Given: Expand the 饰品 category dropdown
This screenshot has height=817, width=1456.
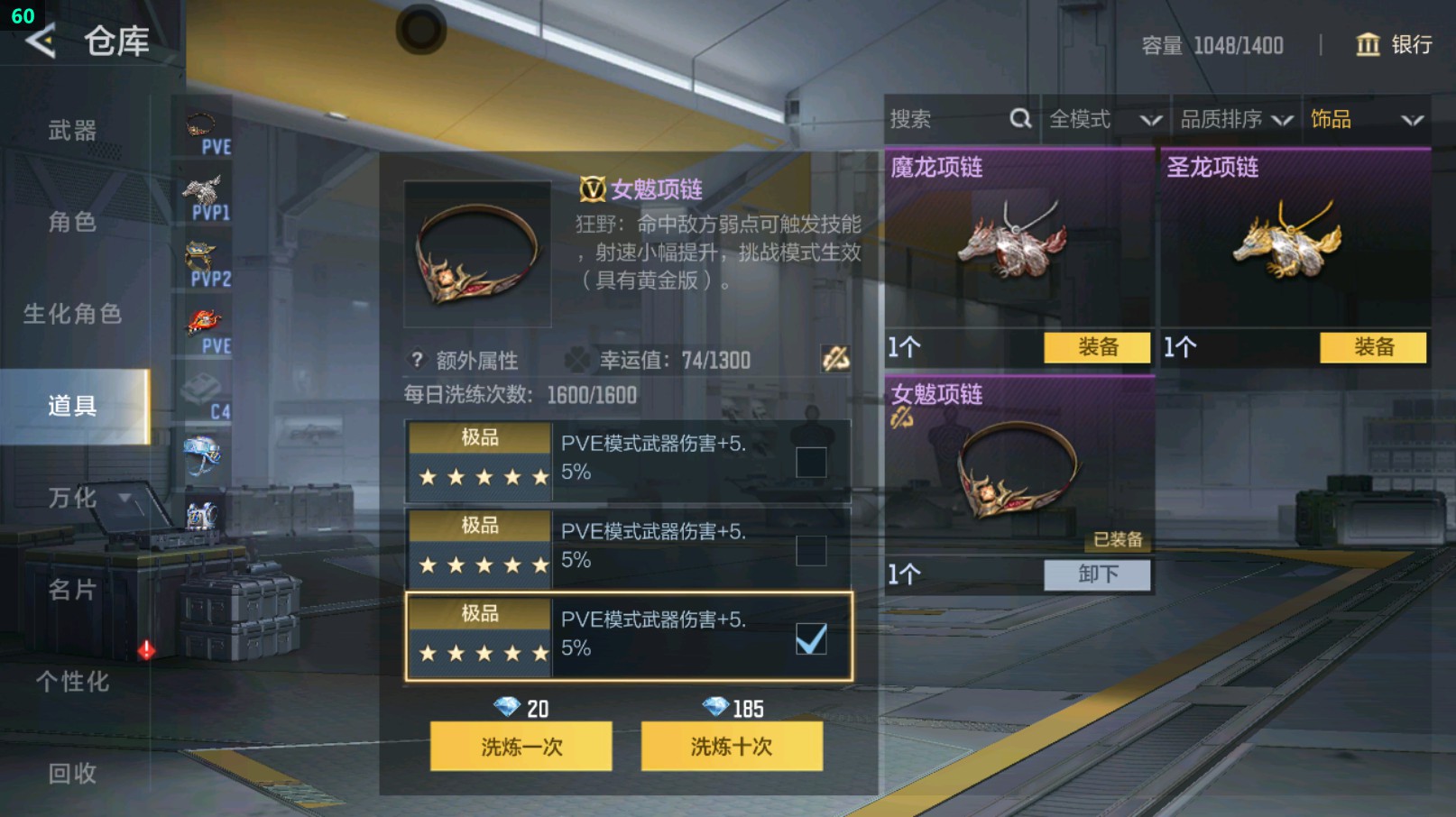Looking at the screenshot, I should coord(1368,118).
